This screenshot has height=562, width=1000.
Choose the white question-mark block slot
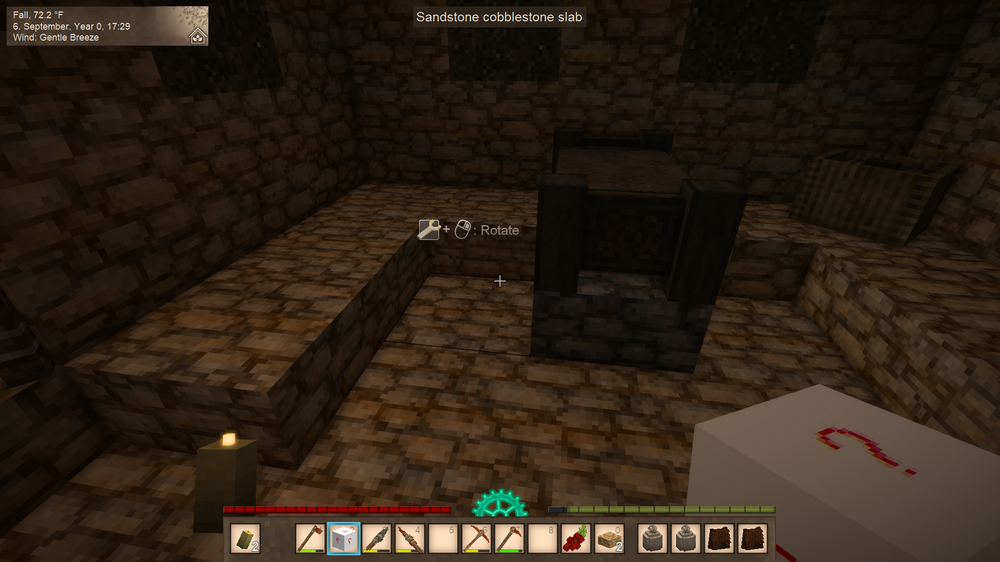(343, 539)
